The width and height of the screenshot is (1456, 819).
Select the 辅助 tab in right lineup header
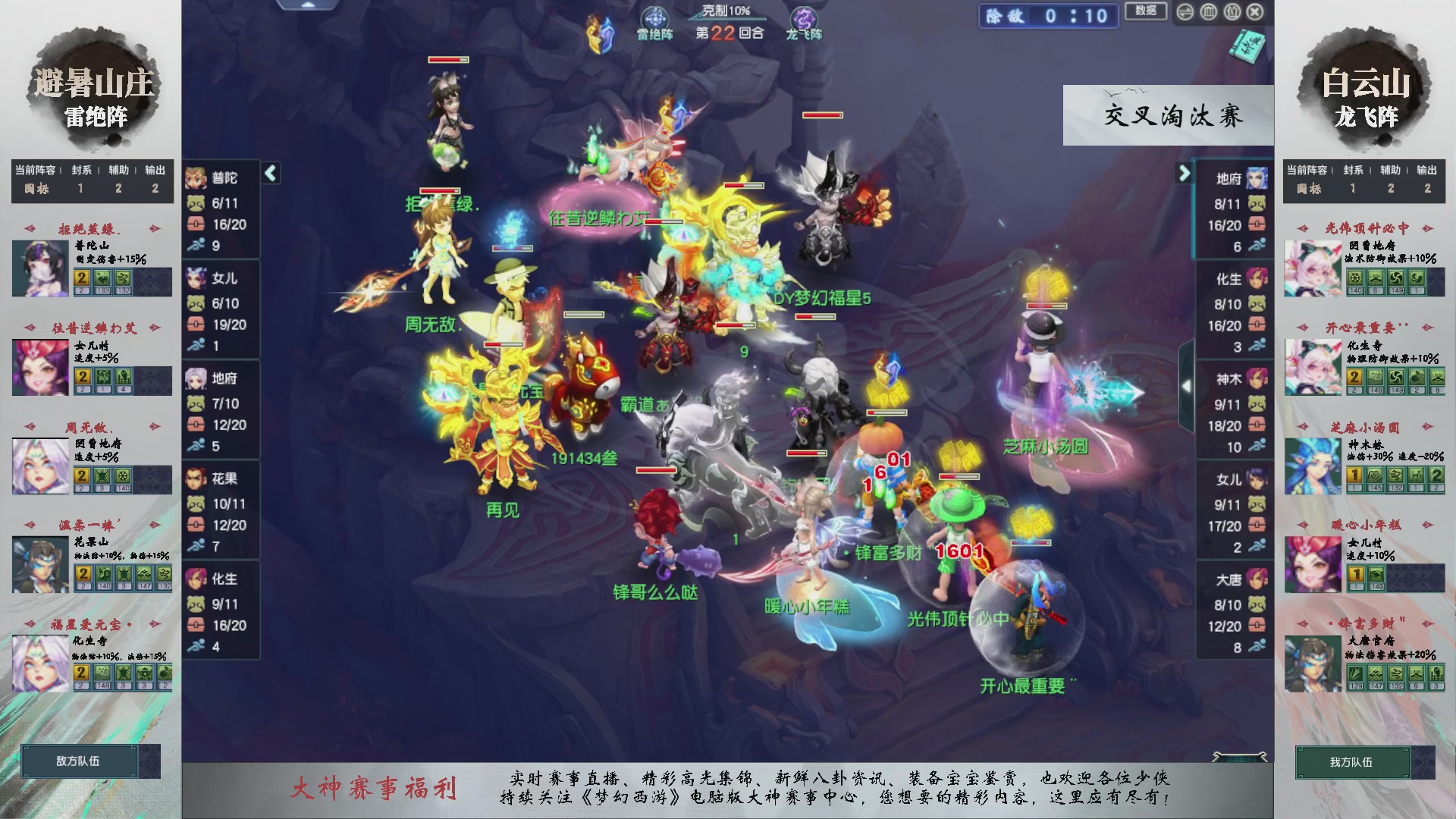1390,171
